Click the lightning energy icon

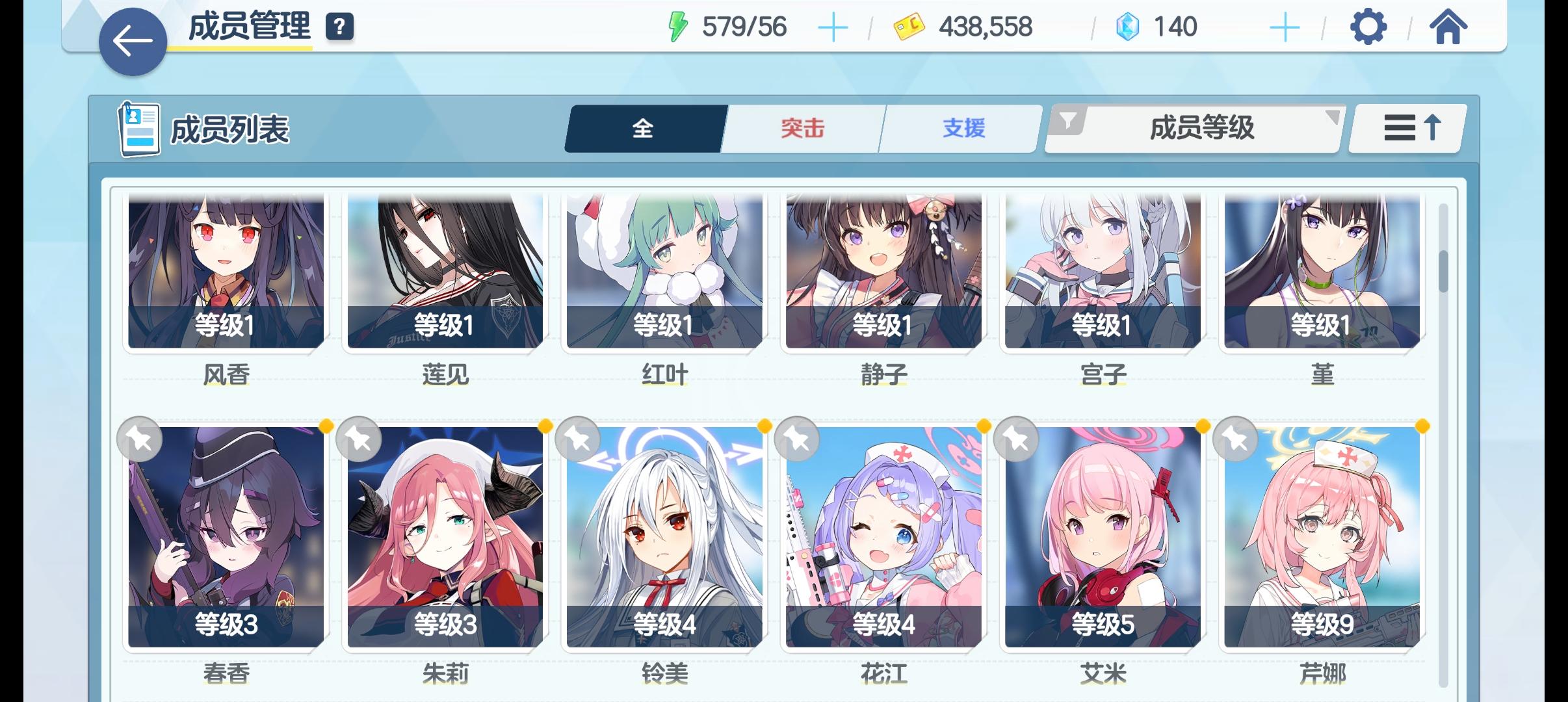[677, 26]
